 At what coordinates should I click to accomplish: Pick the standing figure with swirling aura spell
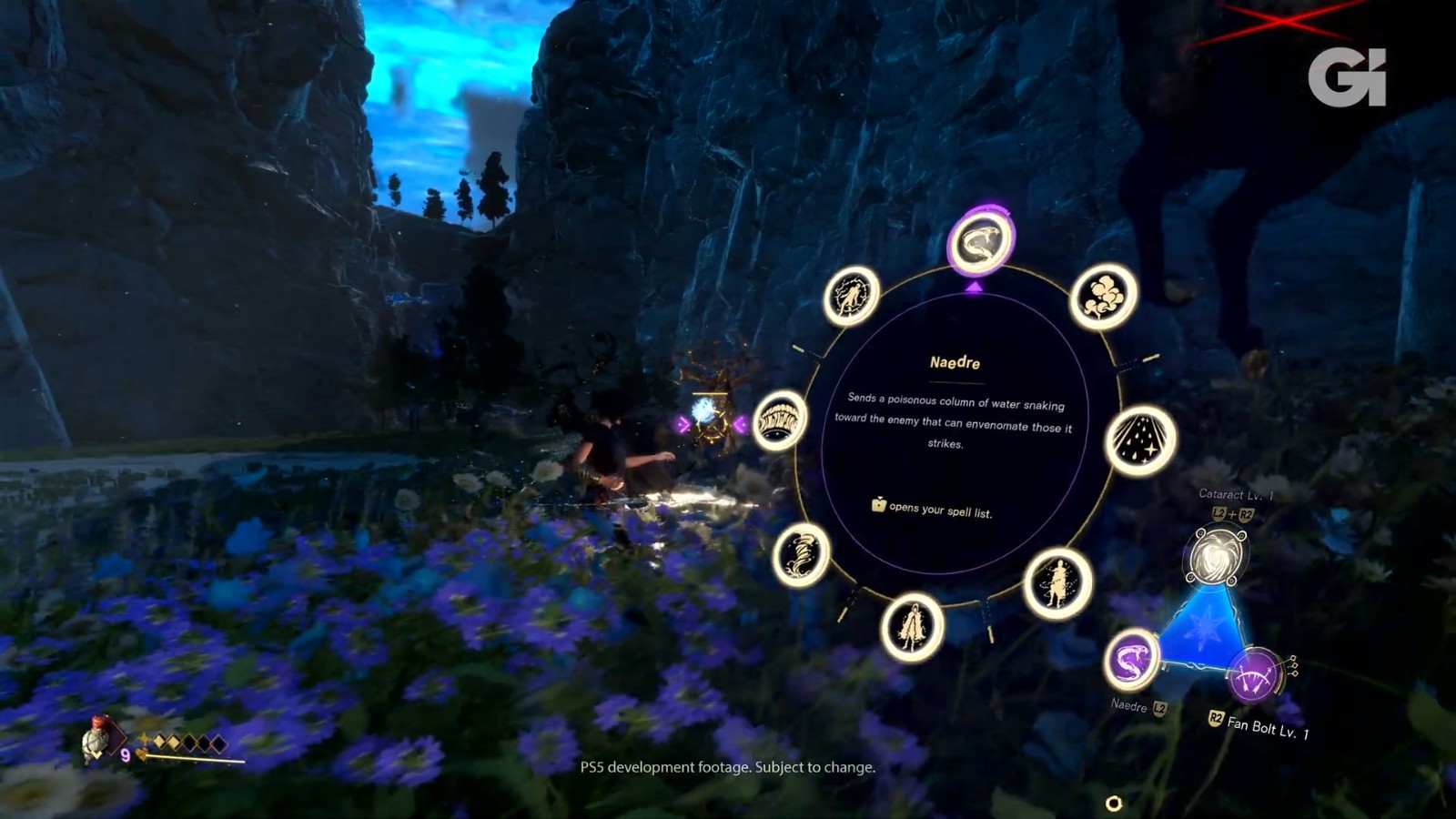1057,583
